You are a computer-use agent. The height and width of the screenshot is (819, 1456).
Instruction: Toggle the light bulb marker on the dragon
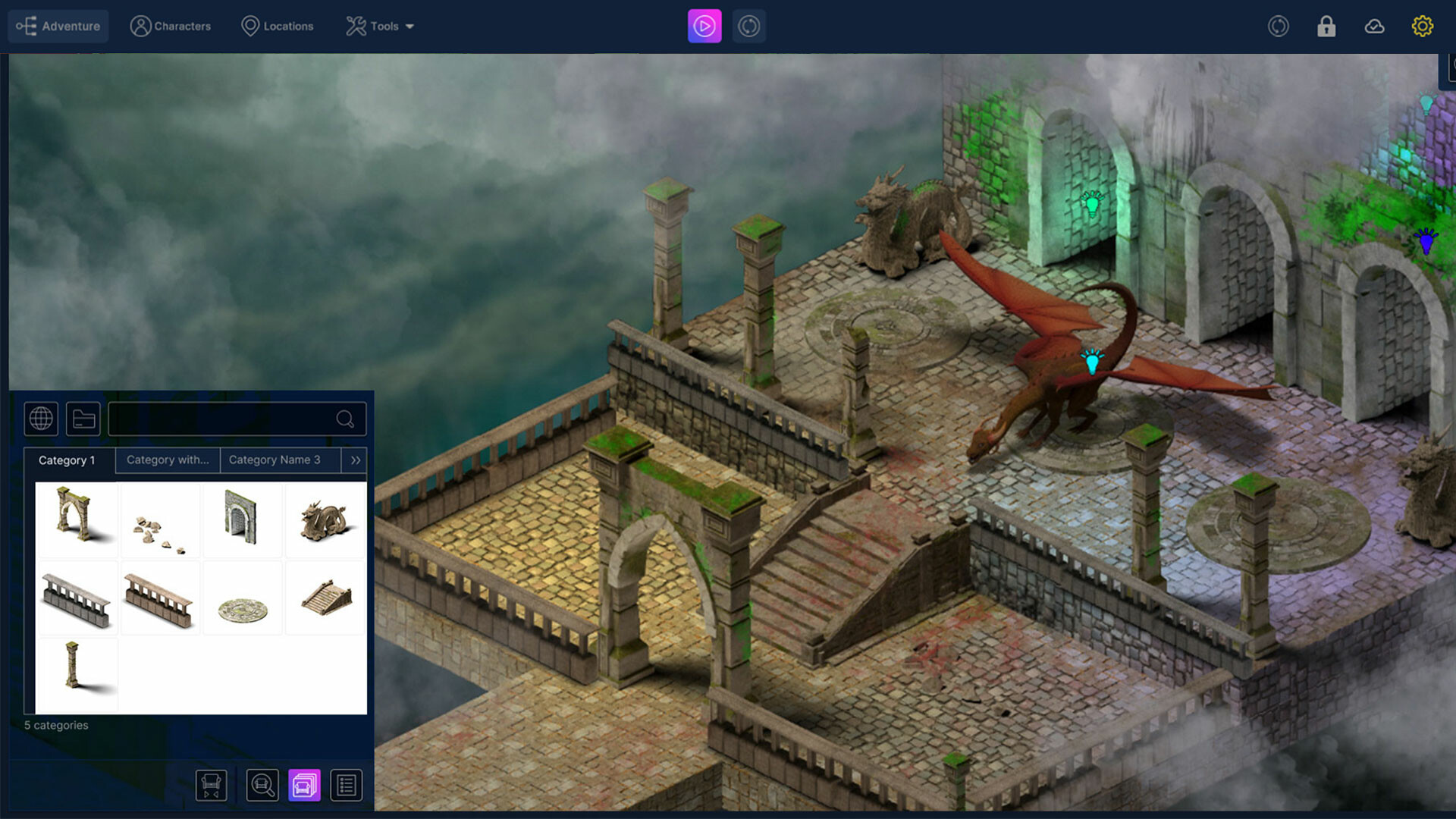1092,363
